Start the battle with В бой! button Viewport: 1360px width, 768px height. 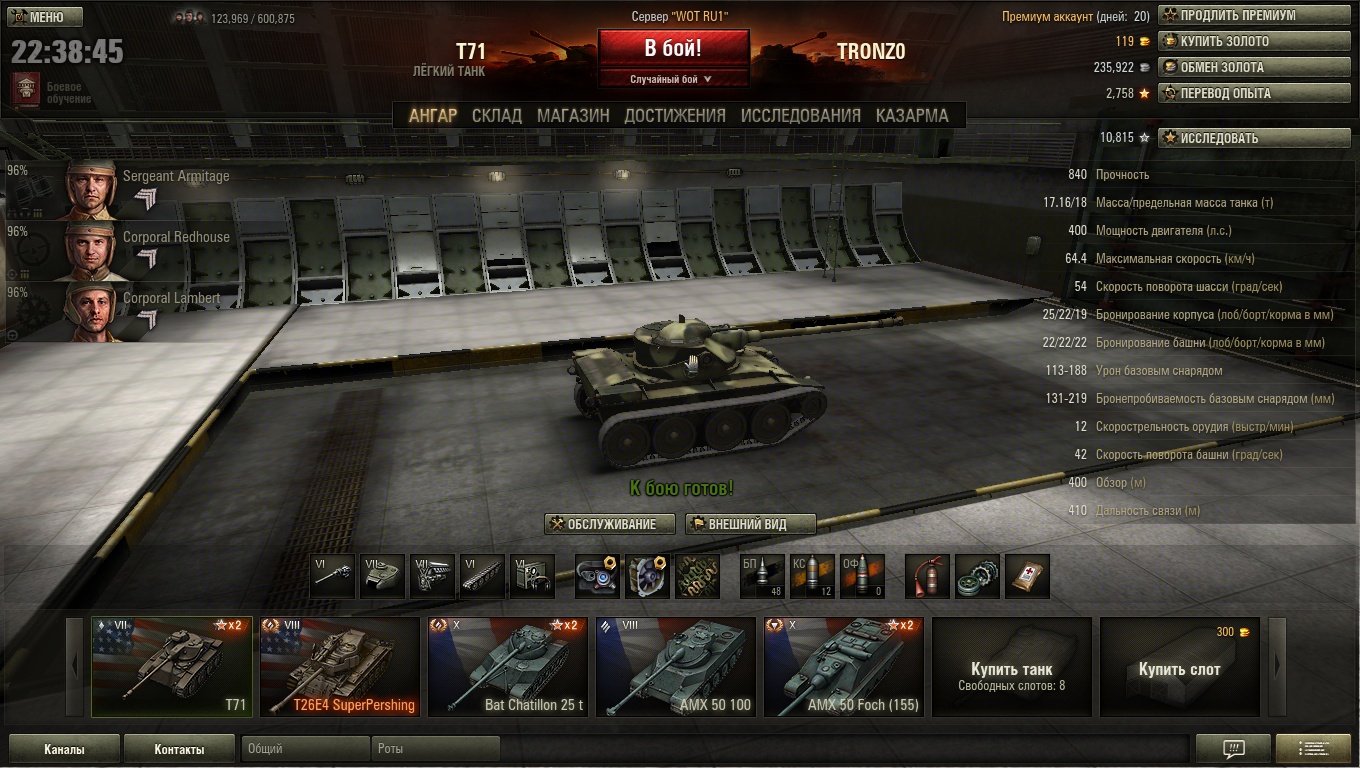coord(673,48)
